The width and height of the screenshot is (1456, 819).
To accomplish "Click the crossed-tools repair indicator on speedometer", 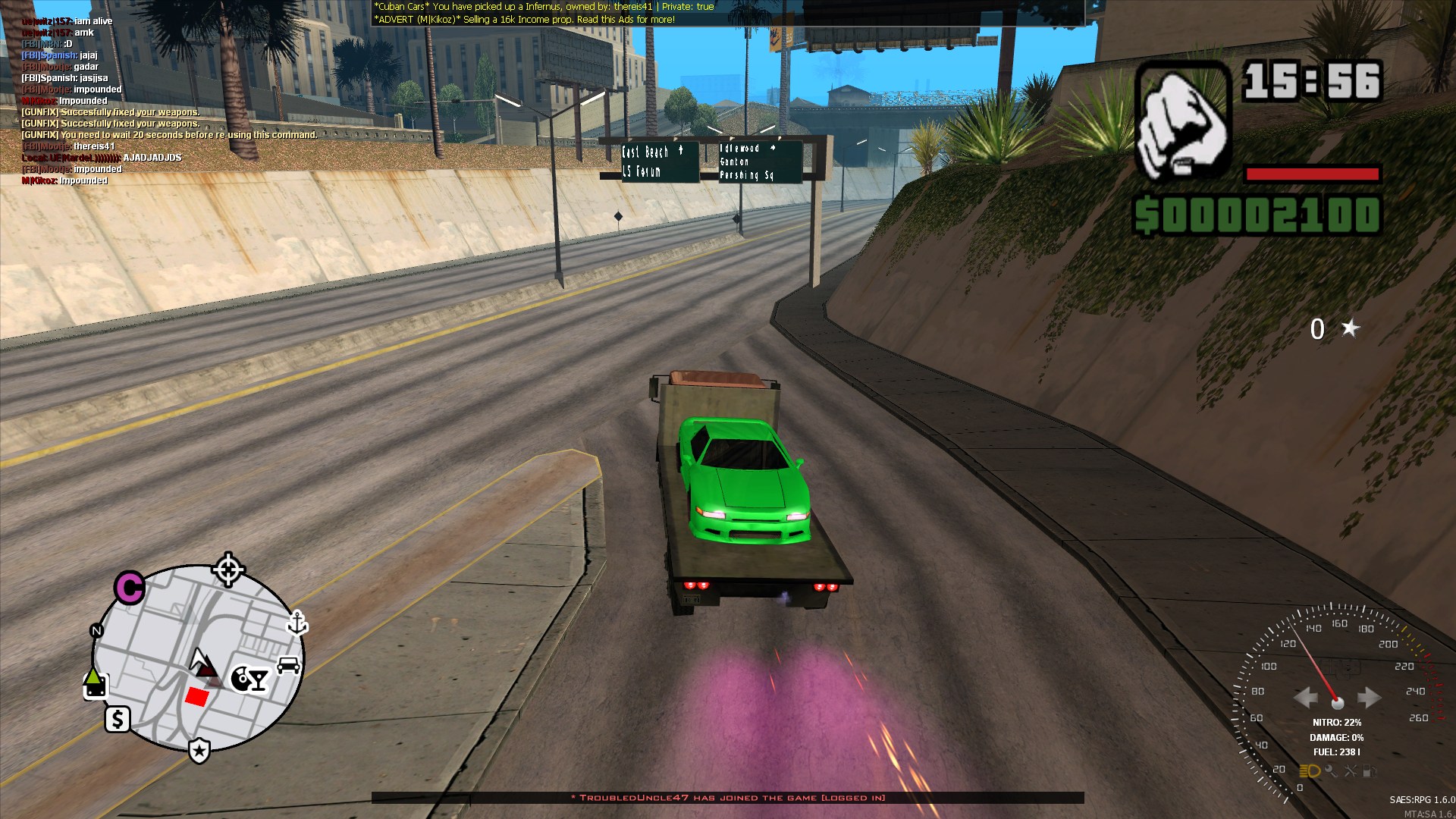I will [x=1351, y=771].
